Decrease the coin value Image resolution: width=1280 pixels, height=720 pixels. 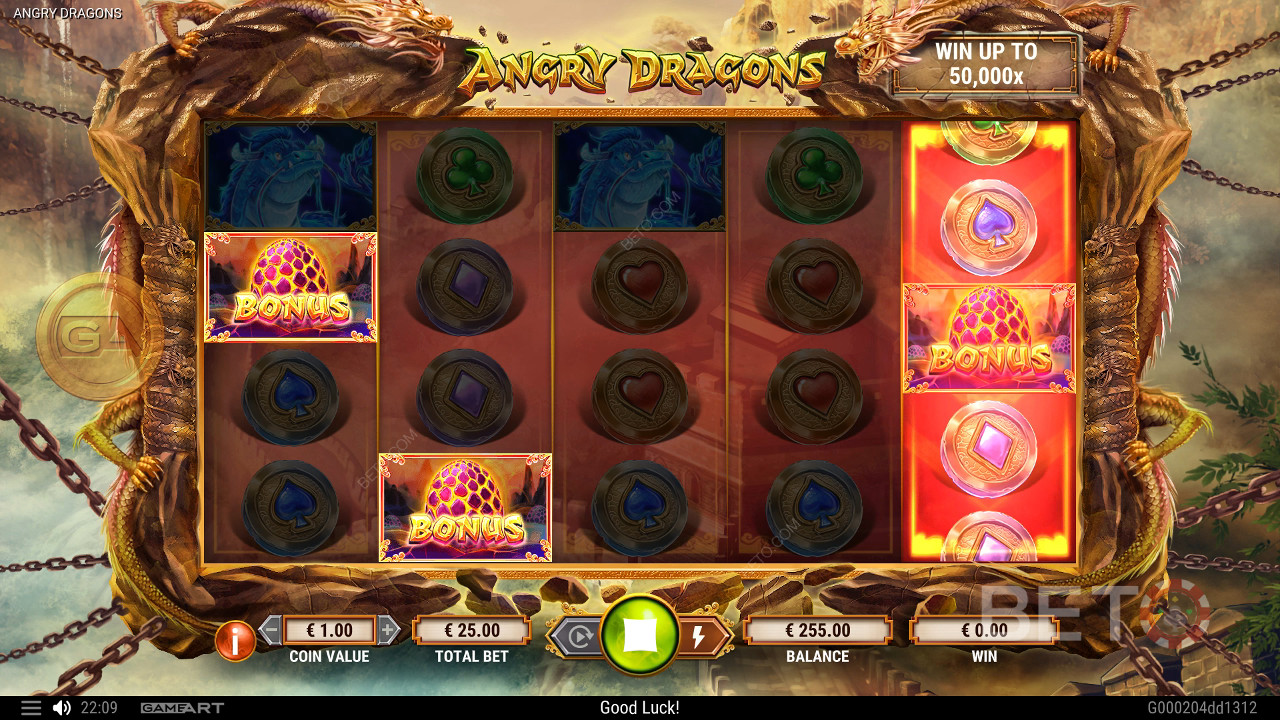point(270,630)
